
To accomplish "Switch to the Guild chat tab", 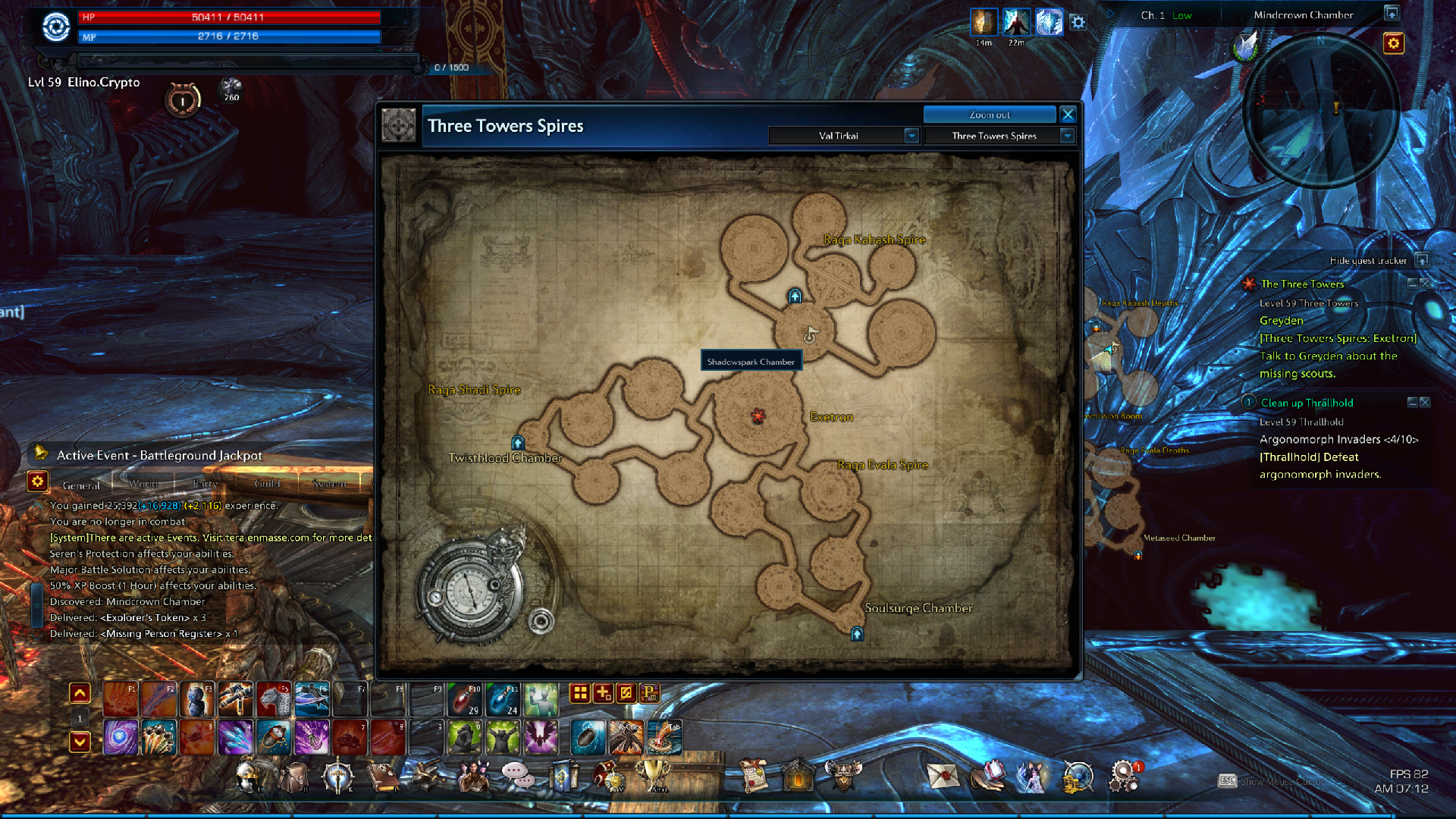I will 267,484.
